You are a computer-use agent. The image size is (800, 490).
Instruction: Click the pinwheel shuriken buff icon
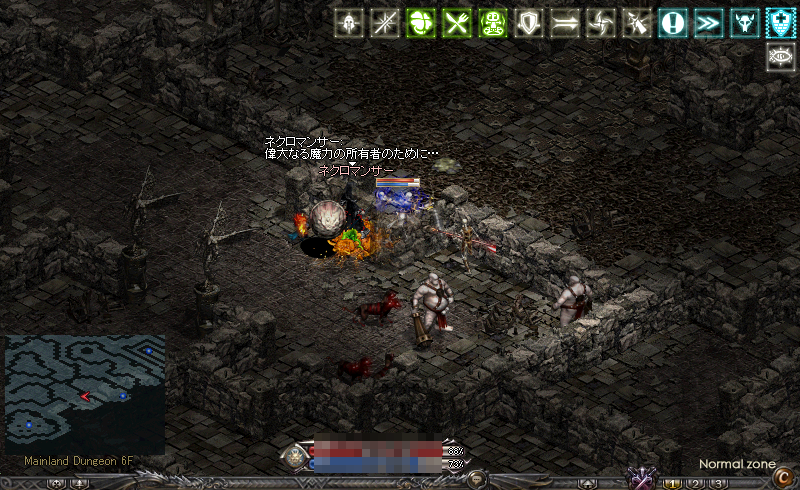600,23
